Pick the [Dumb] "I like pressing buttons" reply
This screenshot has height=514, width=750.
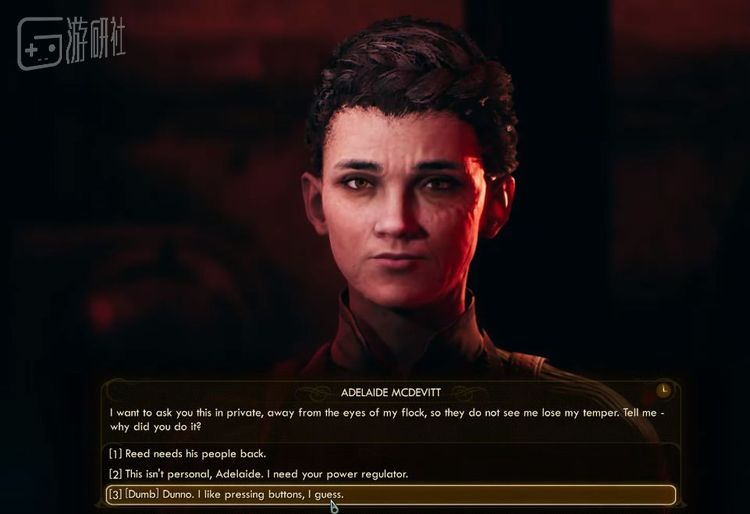231,494
